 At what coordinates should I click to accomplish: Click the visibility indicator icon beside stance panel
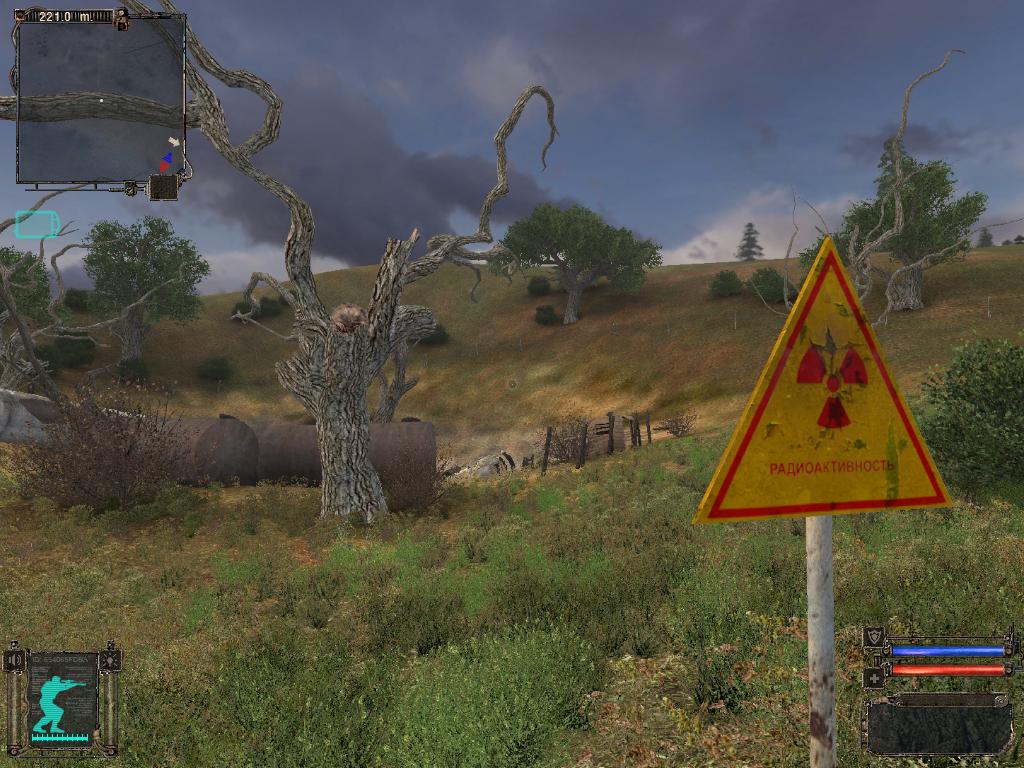click(x=110, y=660)
